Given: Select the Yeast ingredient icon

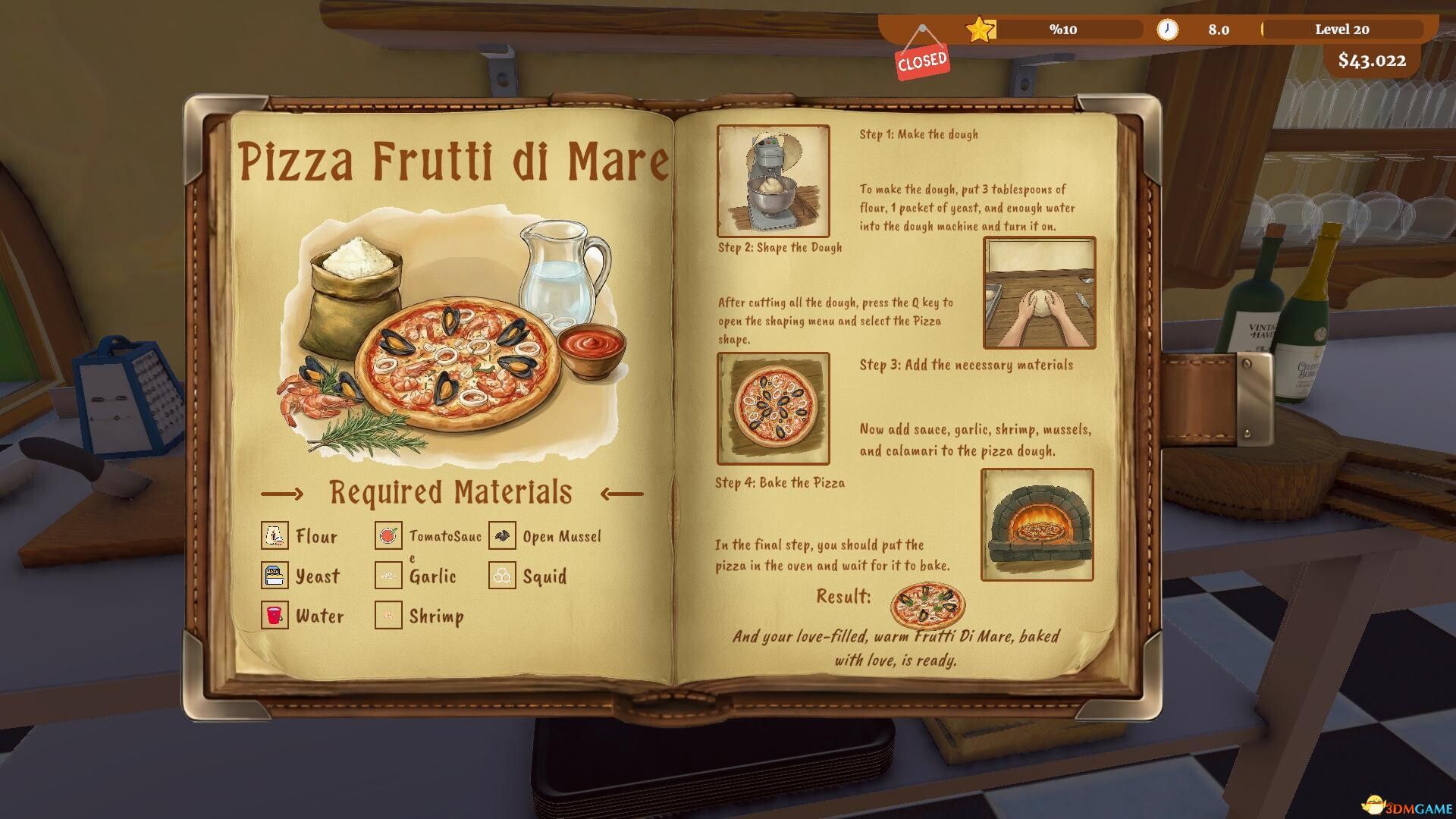Looking at the screenshot, I should click(275, 576).
